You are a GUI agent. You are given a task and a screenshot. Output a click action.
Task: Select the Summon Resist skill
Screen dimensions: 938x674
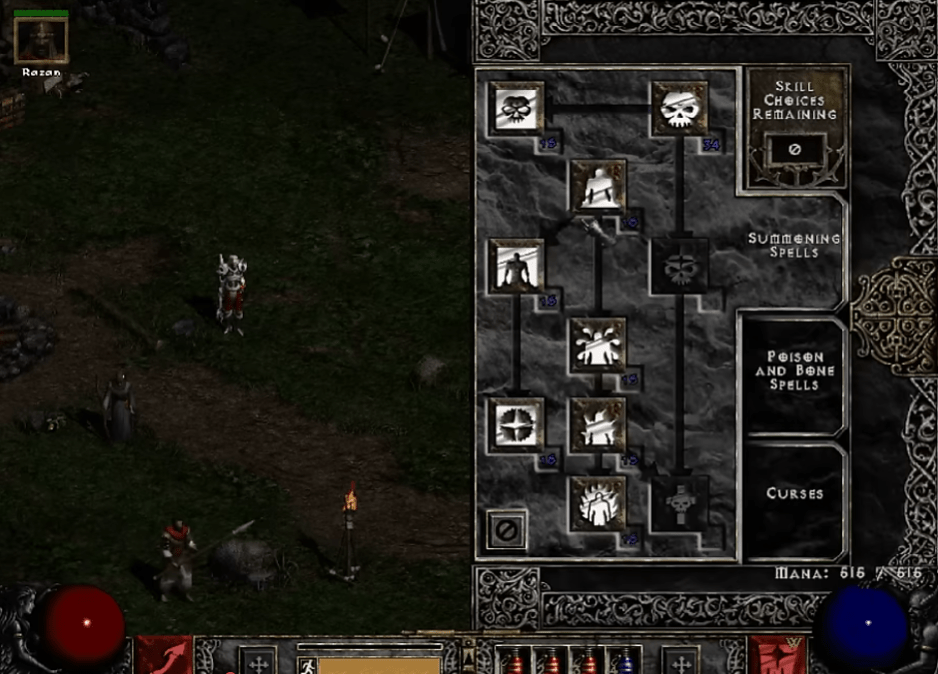pos(517,423)
